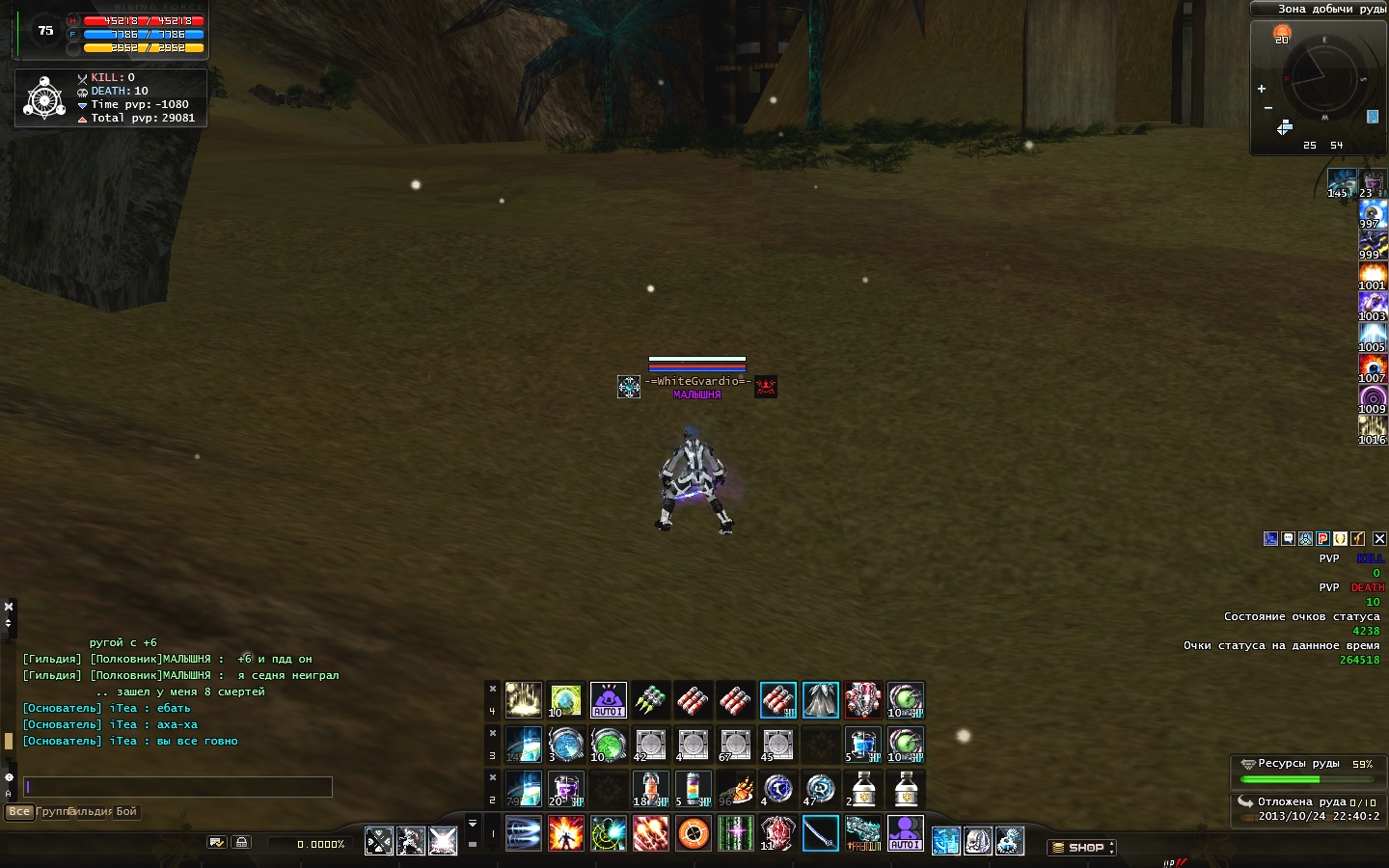The image size is (1389, 868).
Task: Use the red crystal item with count 11
Action: coord(777,833)
